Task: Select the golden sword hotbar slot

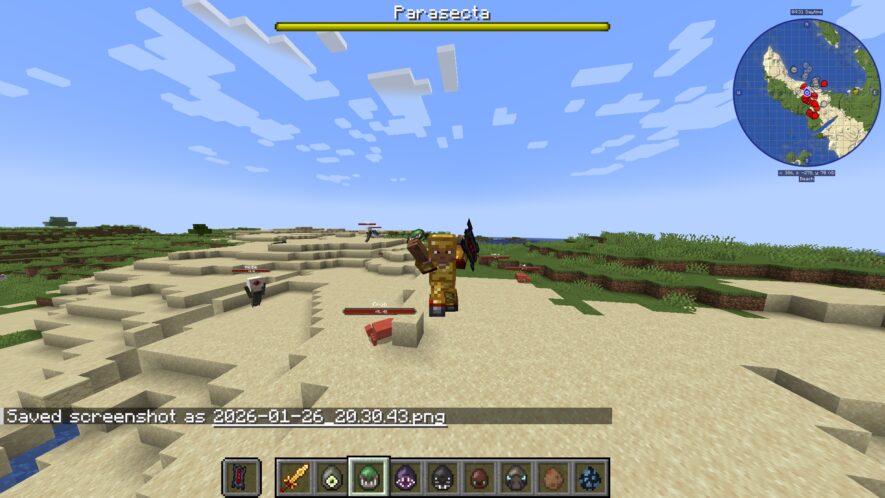Action: (294, 477)
